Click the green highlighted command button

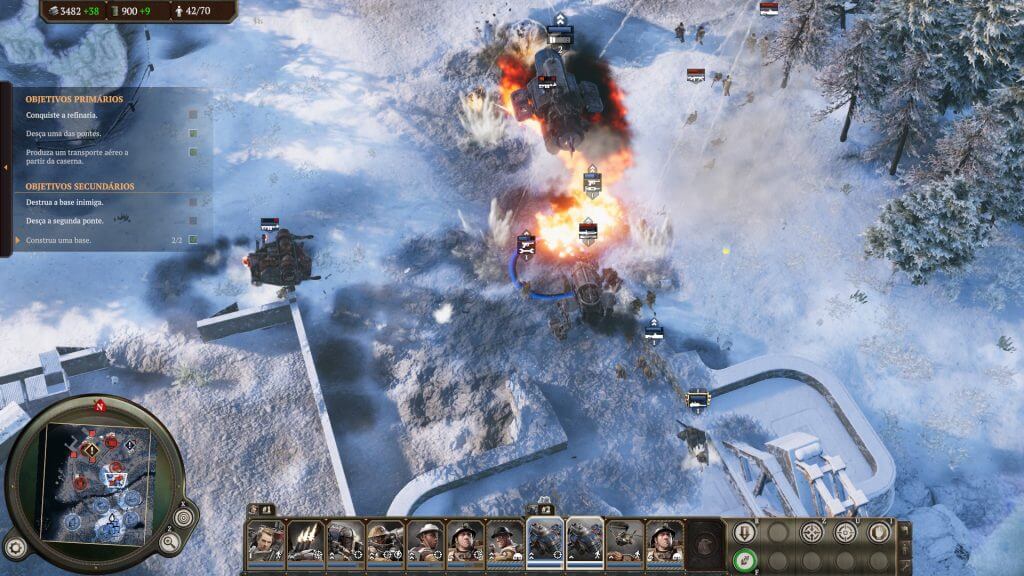point(743,560)
